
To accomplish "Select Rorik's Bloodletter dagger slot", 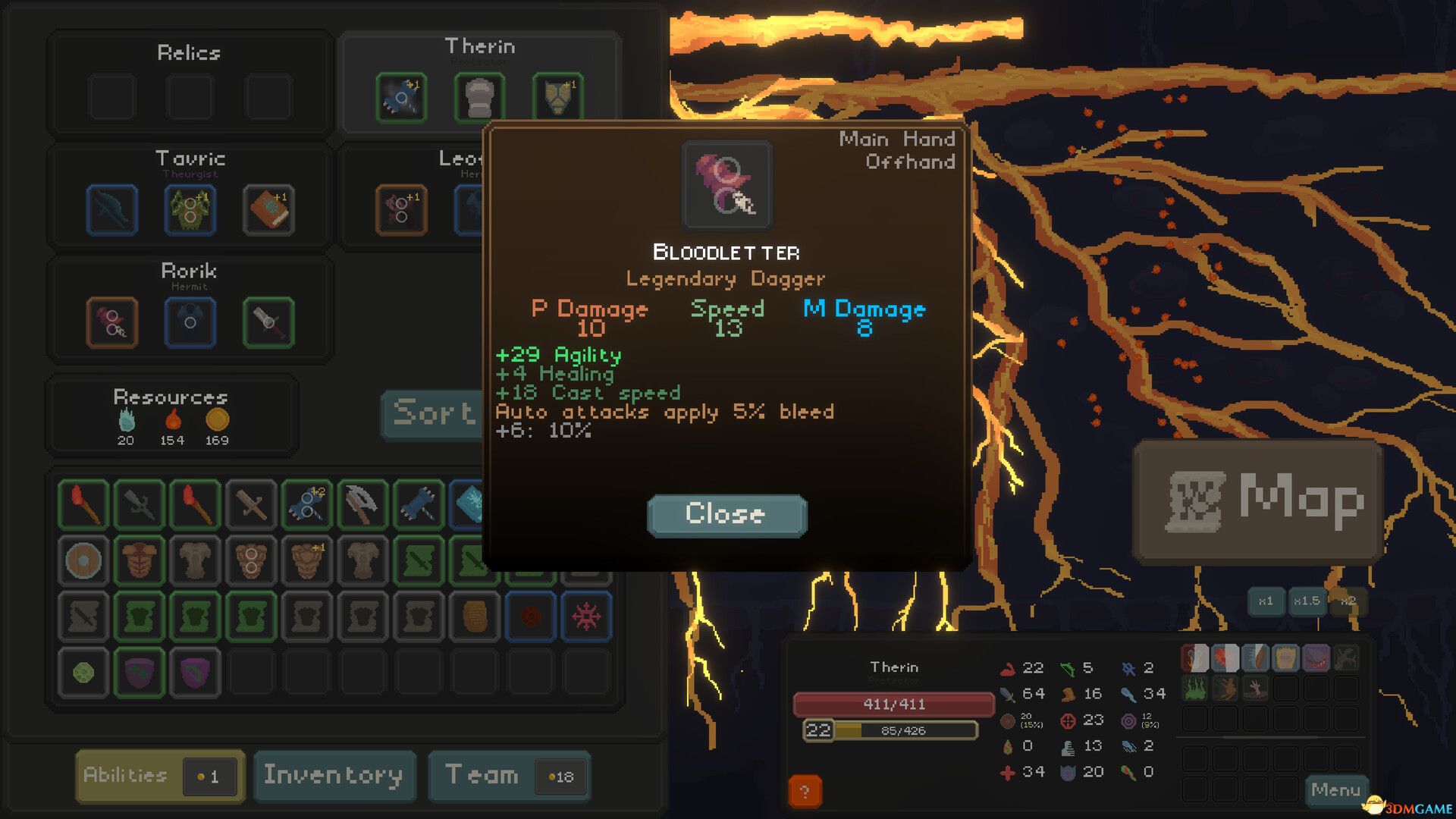I will pyautogui.click(x=112, y=323).
